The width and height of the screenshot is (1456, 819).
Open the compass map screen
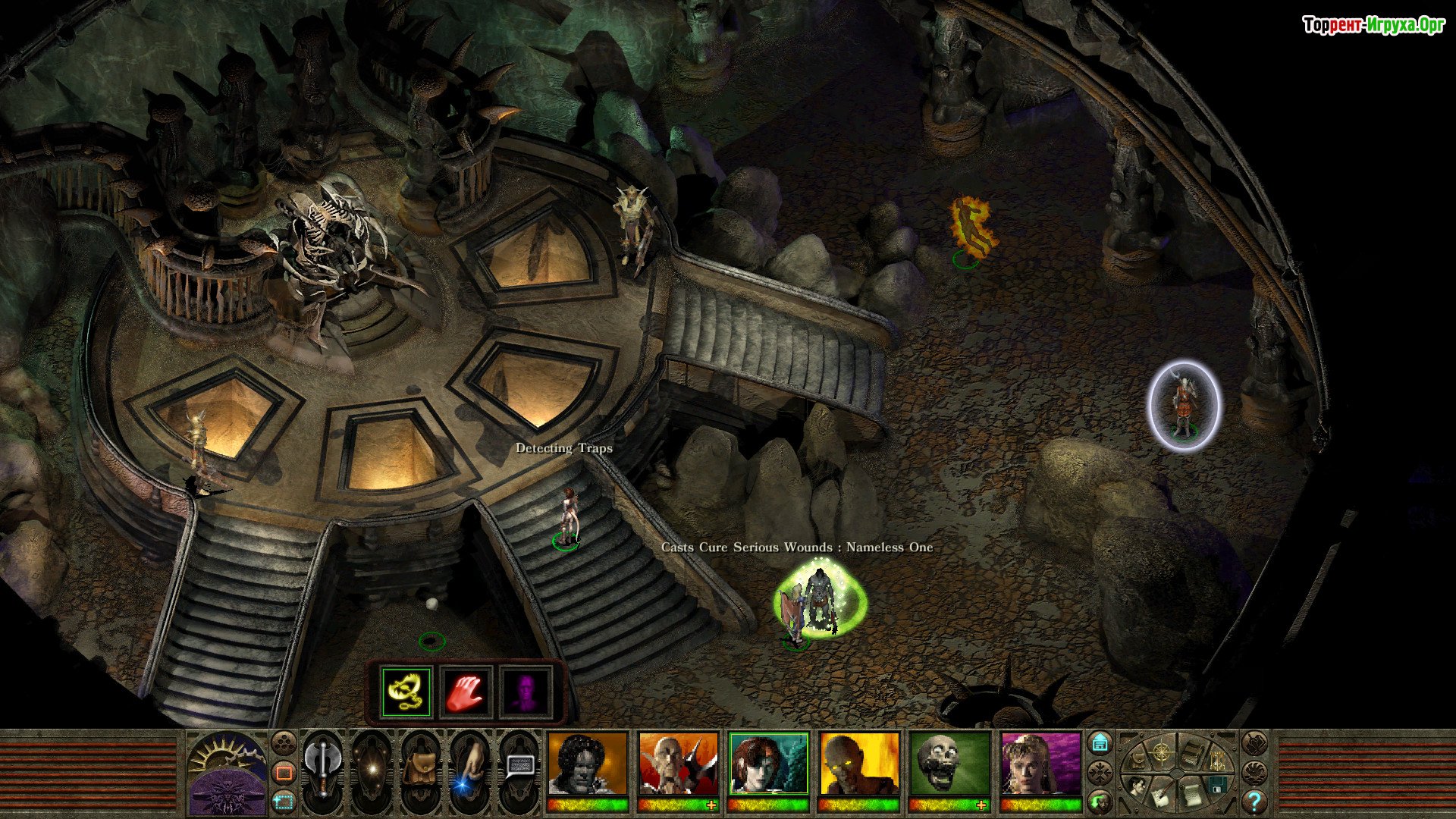(x=1161, y=753)
